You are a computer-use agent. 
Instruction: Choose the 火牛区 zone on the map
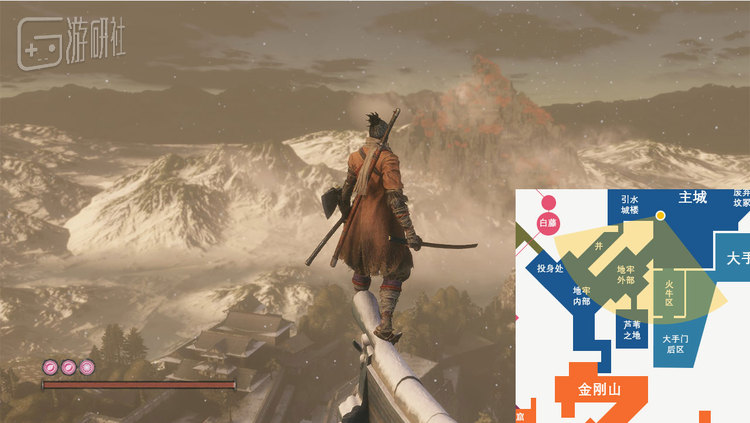(x=670, y=291)
